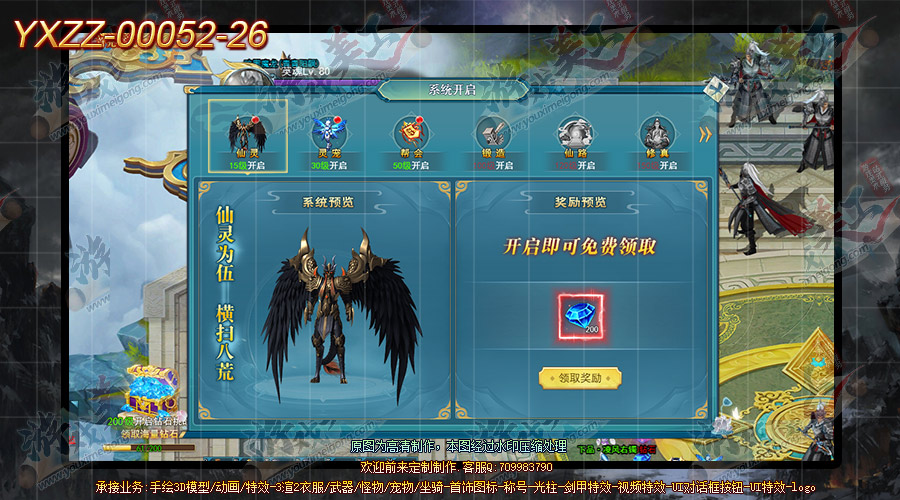
Task: Pick the 修真 cultivation icon
Action: click(657, 134)
